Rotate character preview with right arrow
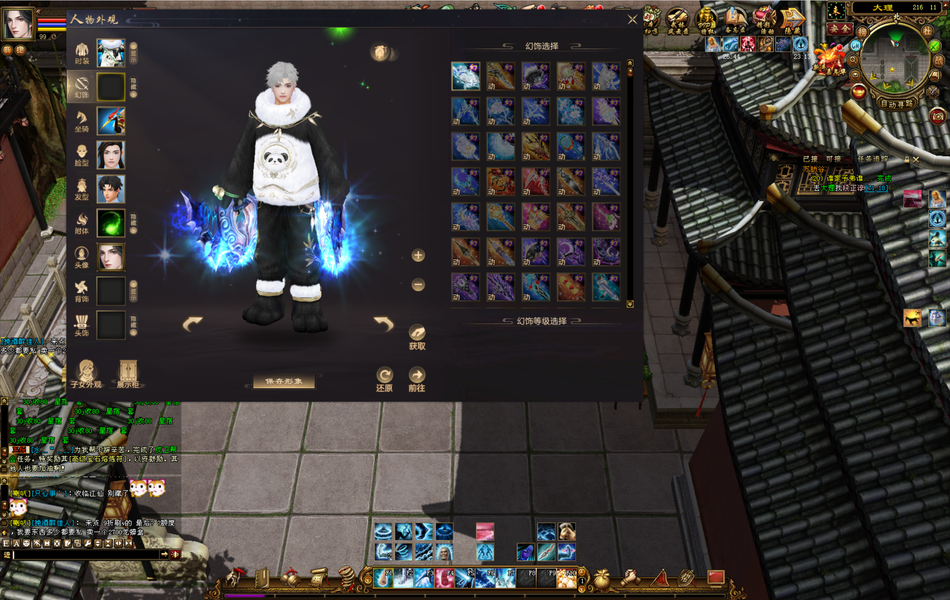950x600 pixels. pyautogui.click(x=383, y=323)
